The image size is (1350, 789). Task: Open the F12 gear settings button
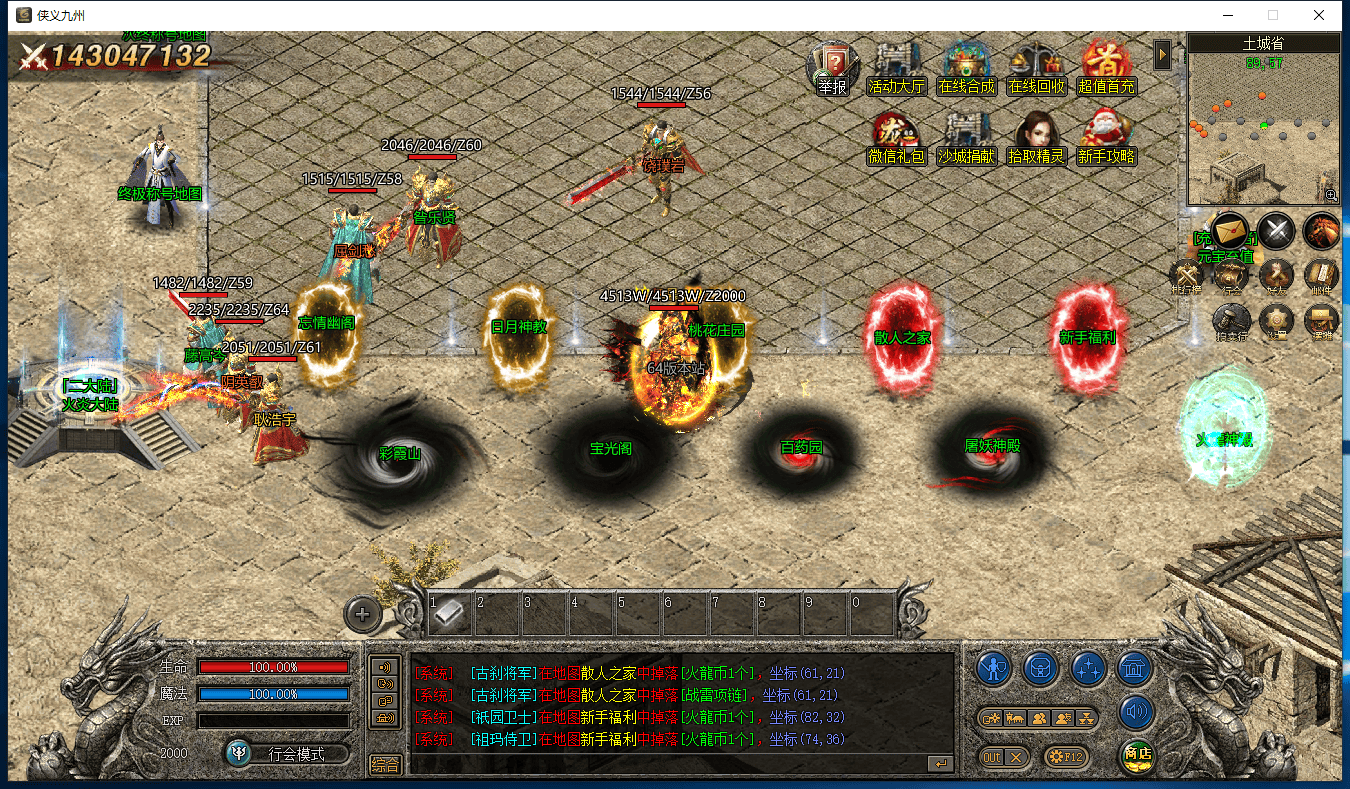1065,757
